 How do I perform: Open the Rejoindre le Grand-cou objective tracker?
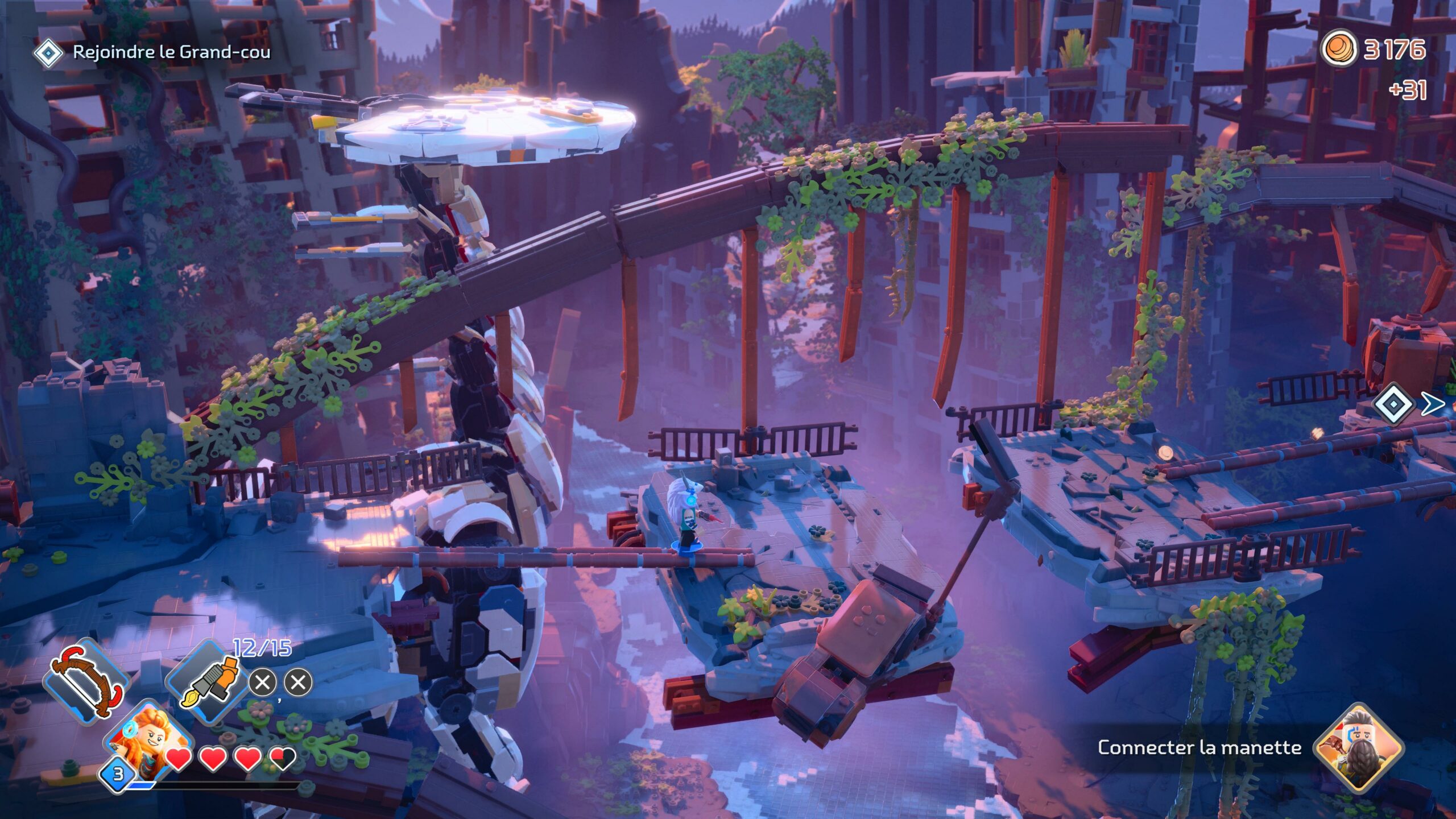click(151, 52)
